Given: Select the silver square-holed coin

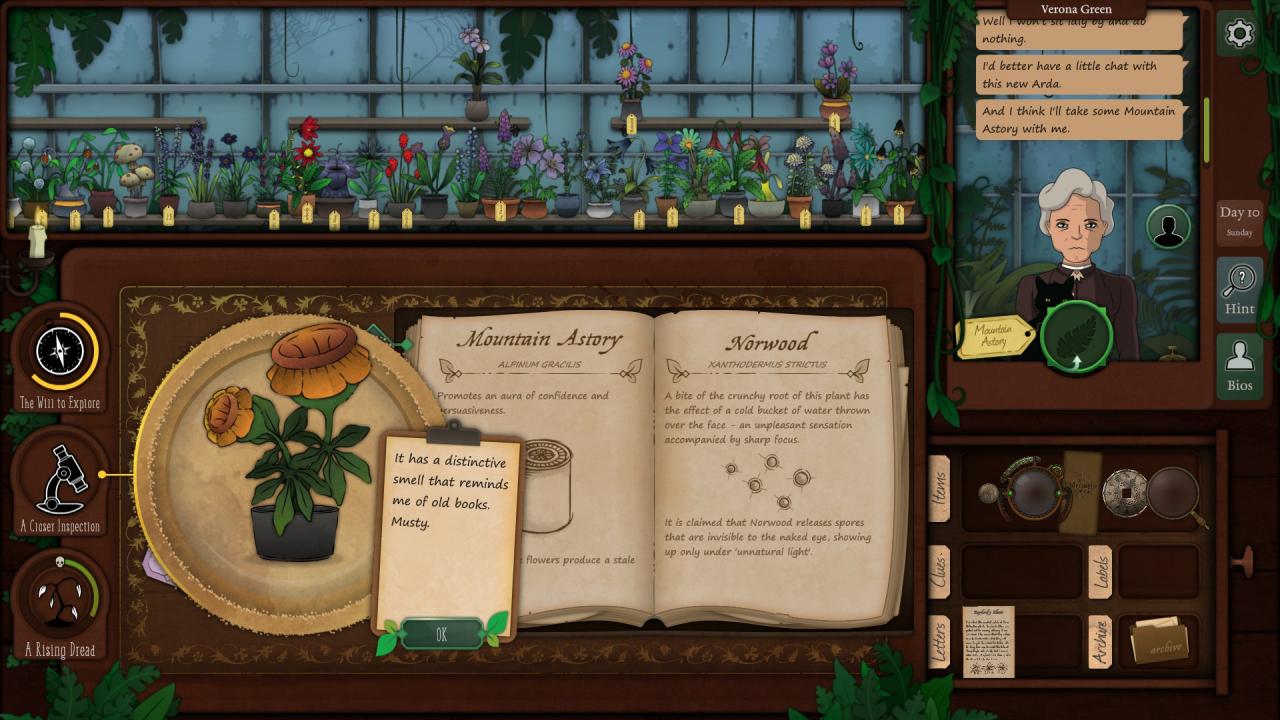Looking at the screenshot, I should pos(1123,490).
